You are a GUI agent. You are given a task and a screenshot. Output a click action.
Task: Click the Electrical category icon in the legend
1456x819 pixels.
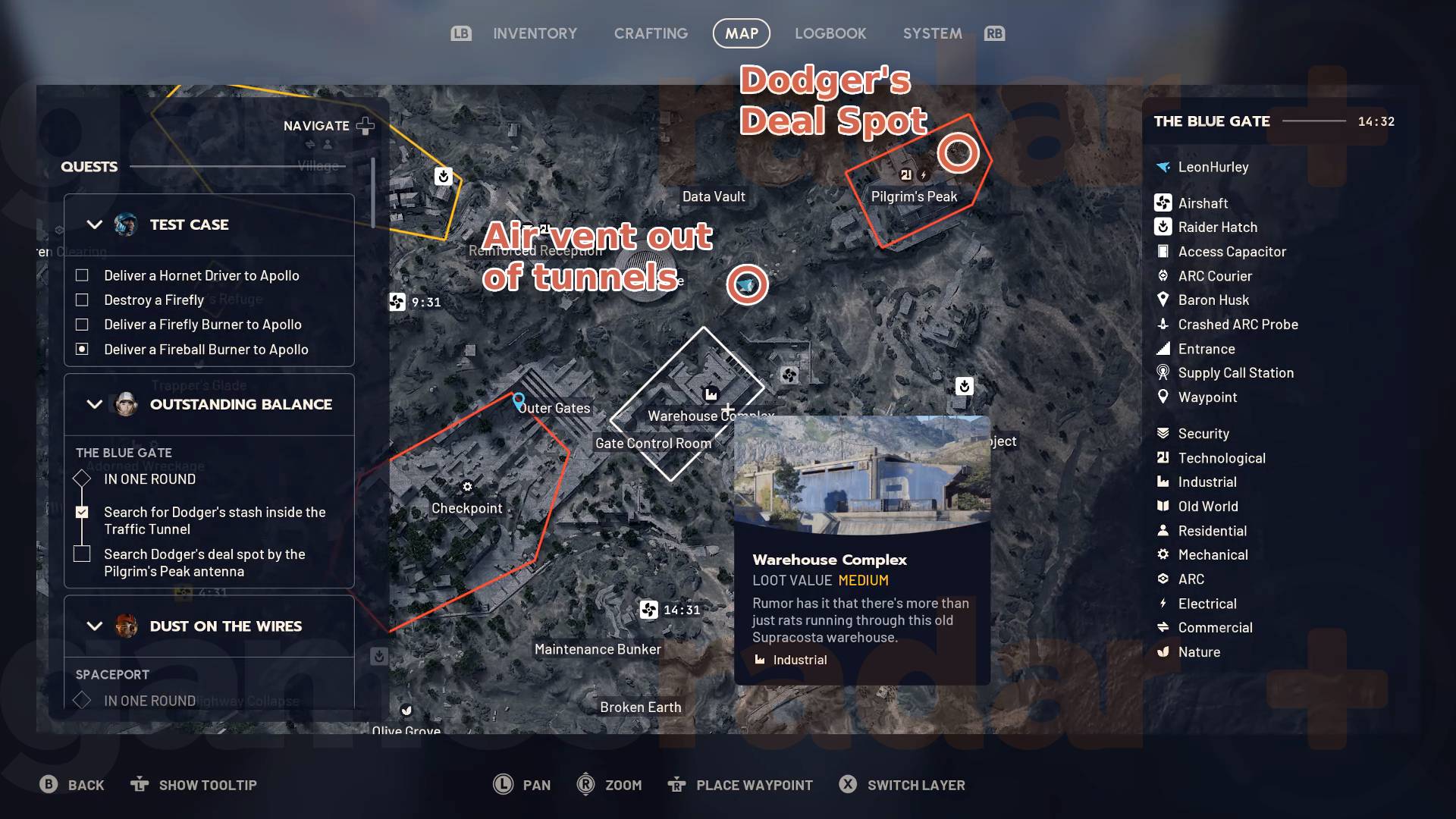[1163, 603]
